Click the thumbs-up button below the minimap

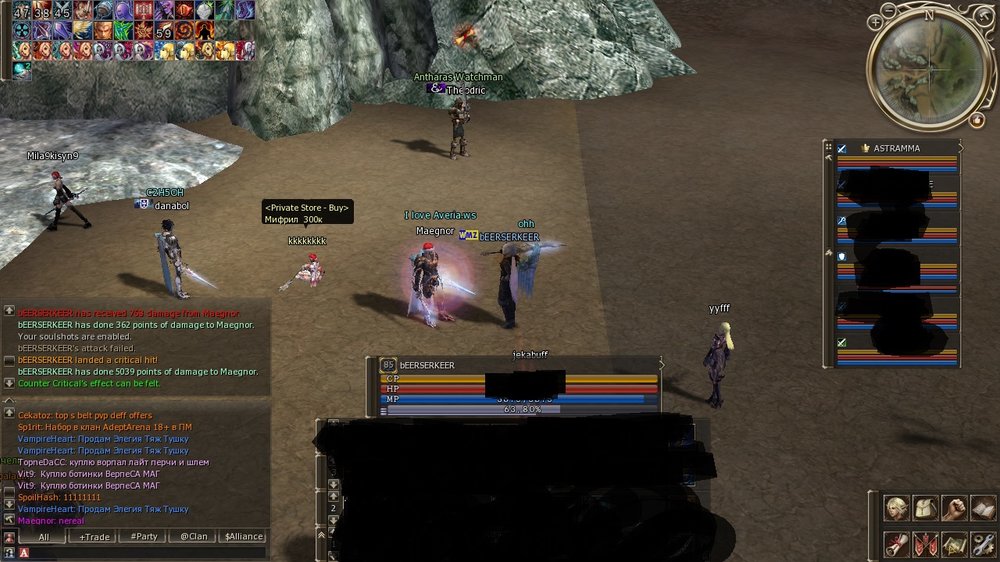click(x=976, y=119)
